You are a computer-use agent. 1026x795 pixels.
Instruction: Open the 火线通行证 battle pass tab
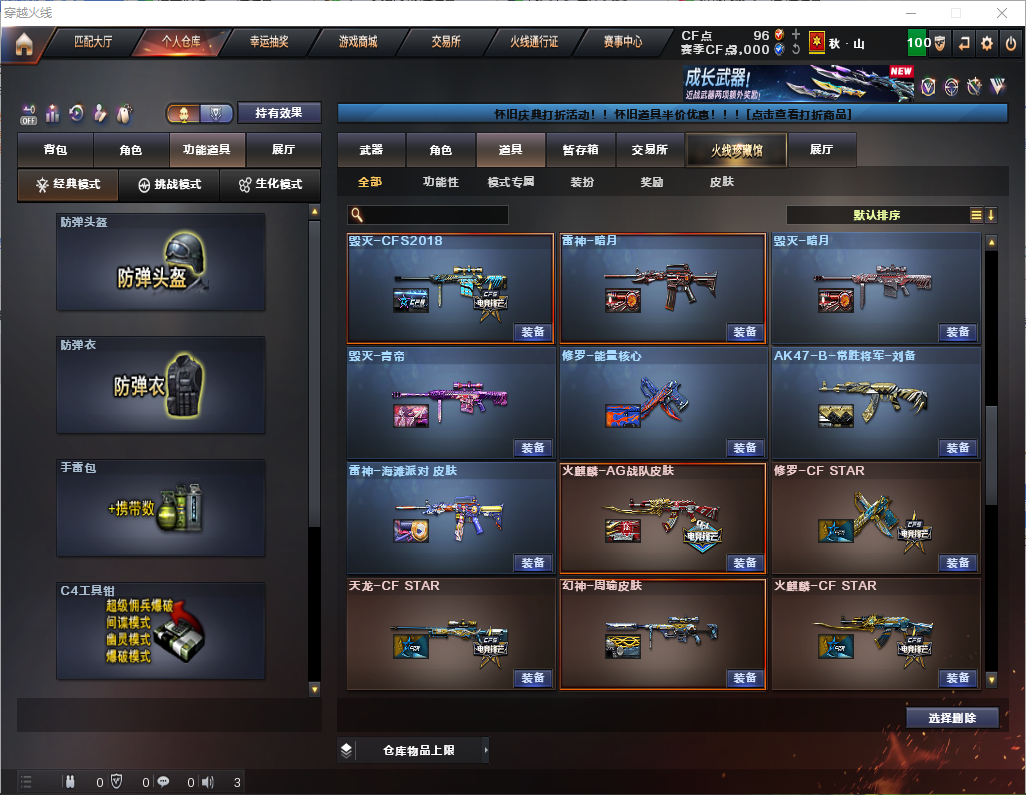point(534,43)
